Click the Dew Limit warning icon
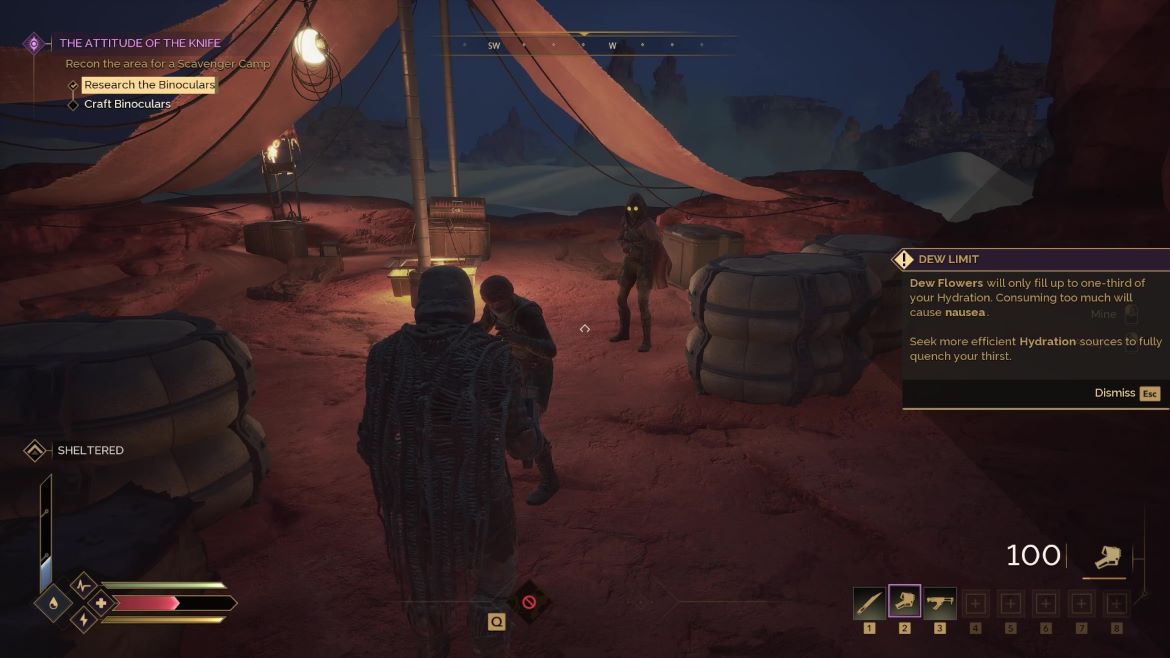Image resolution: width=1170 pixels, height=658 pixels. tap(904, 260)
